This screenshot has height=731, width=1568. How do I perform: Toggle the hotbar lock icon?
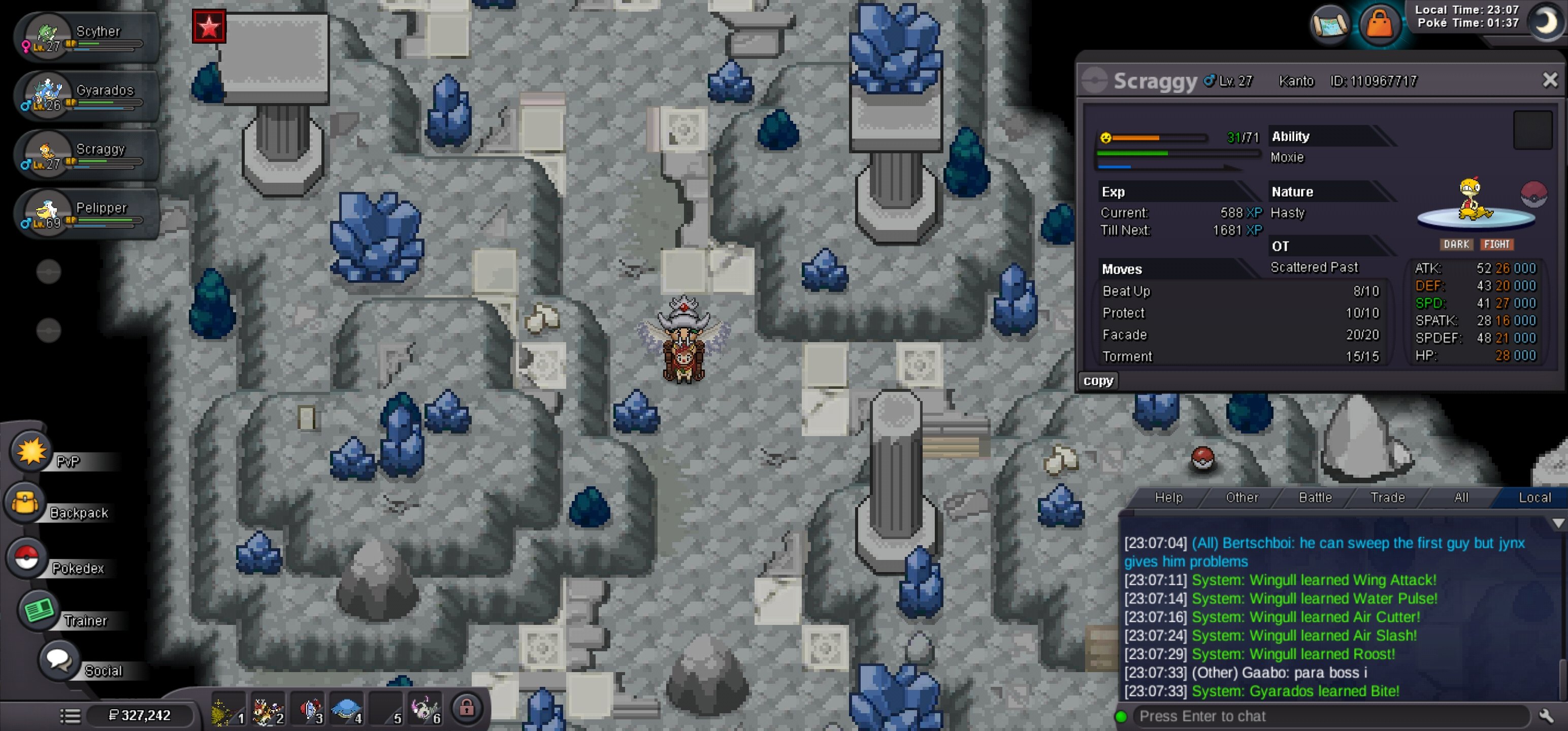click(x=467, y=708)
